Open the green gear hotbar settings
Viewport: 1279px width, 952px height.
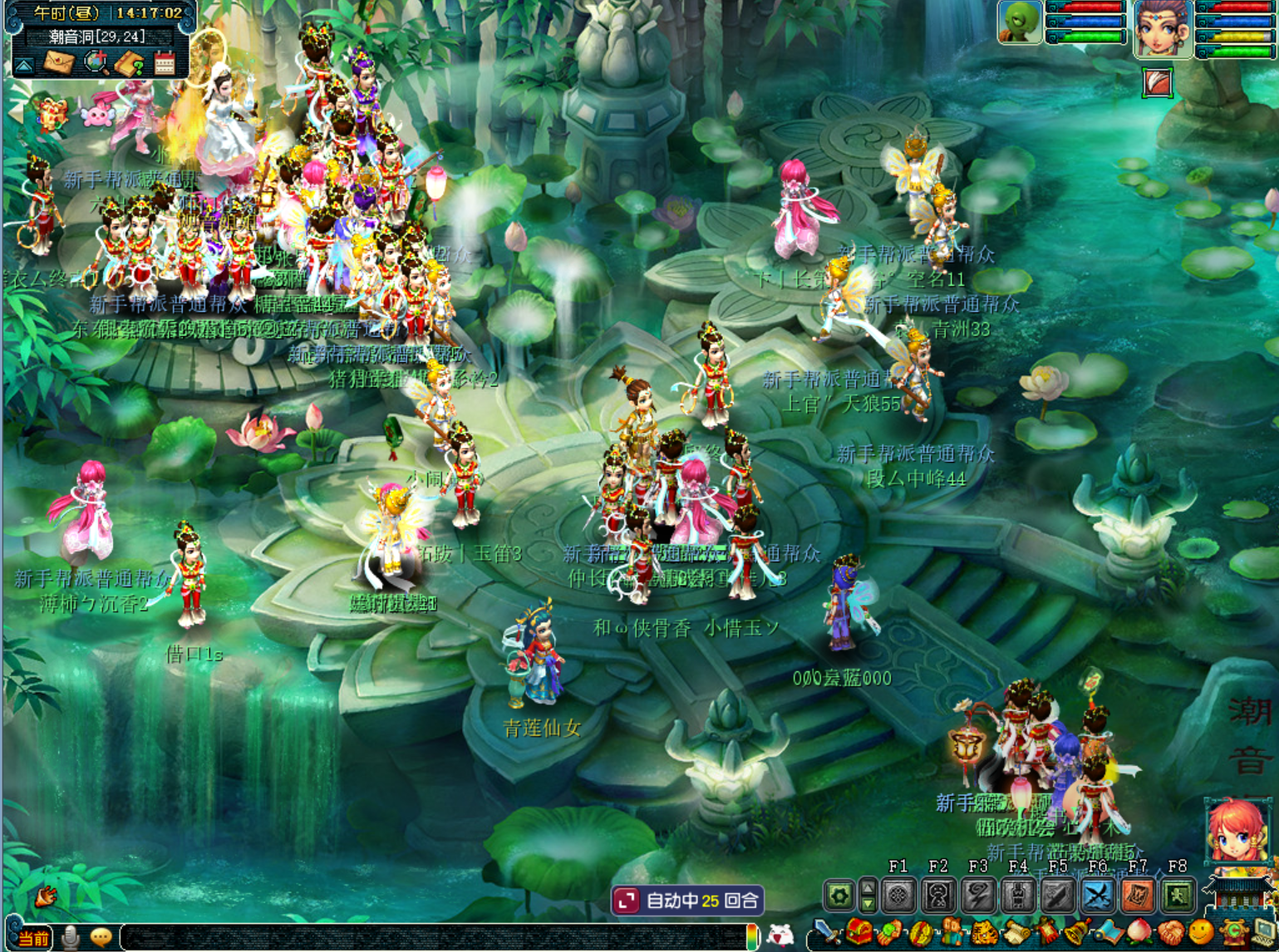pyautogui.click(x=839, y=896)
